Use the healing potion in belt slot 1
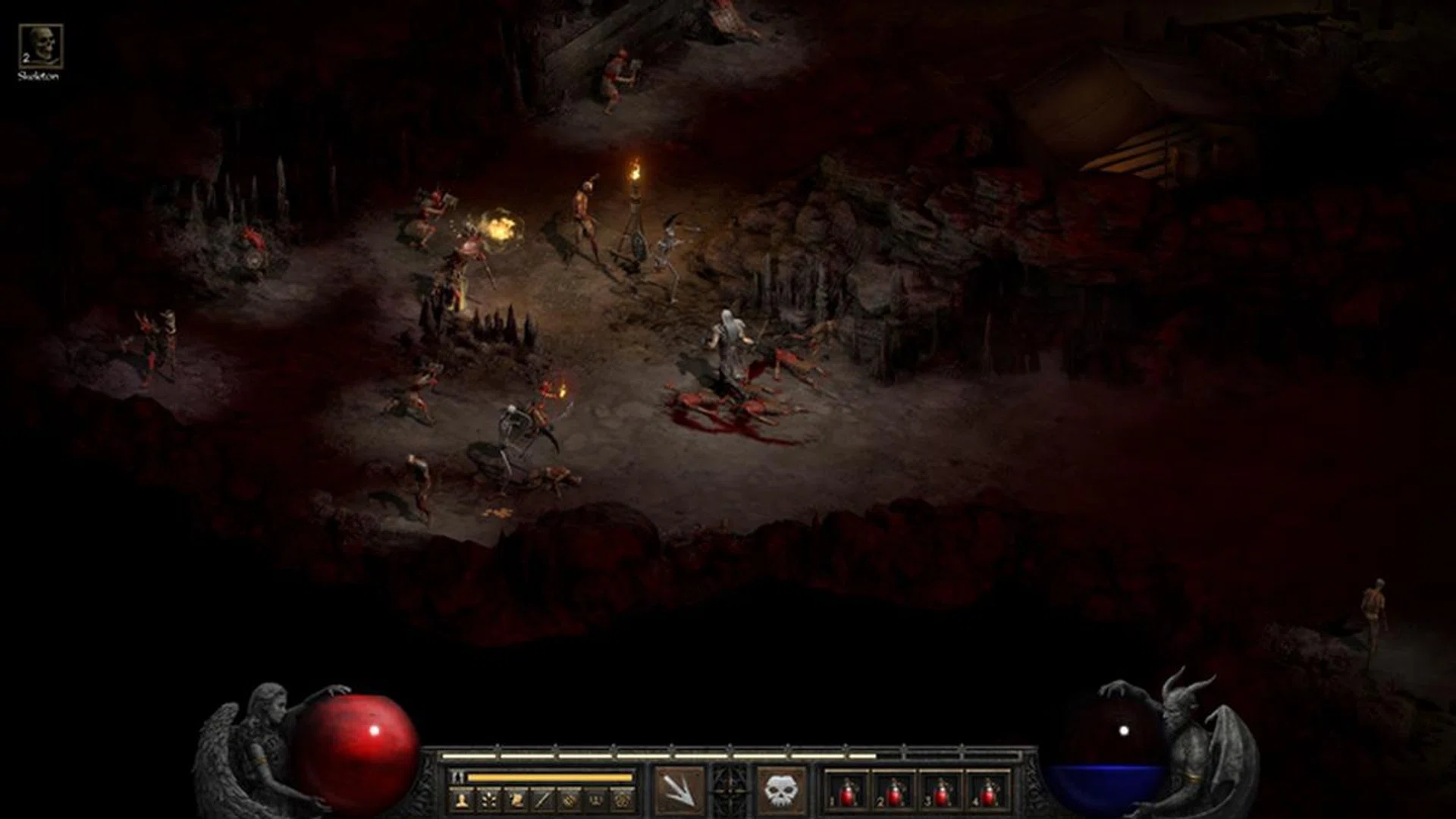The width and height of the screenshot is (1456, 819). (x=846, y=793)
